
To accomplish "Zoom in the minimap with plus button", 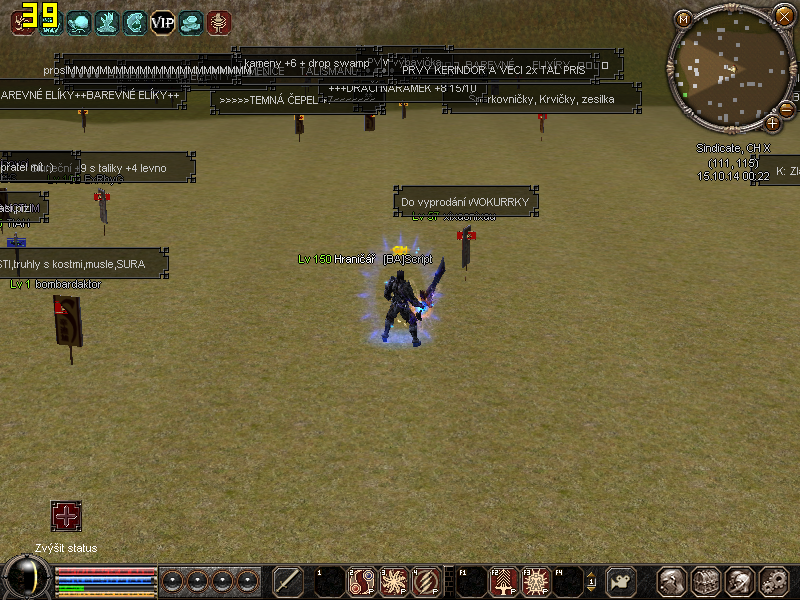I will pyautogui.click(x=772, y=123).
